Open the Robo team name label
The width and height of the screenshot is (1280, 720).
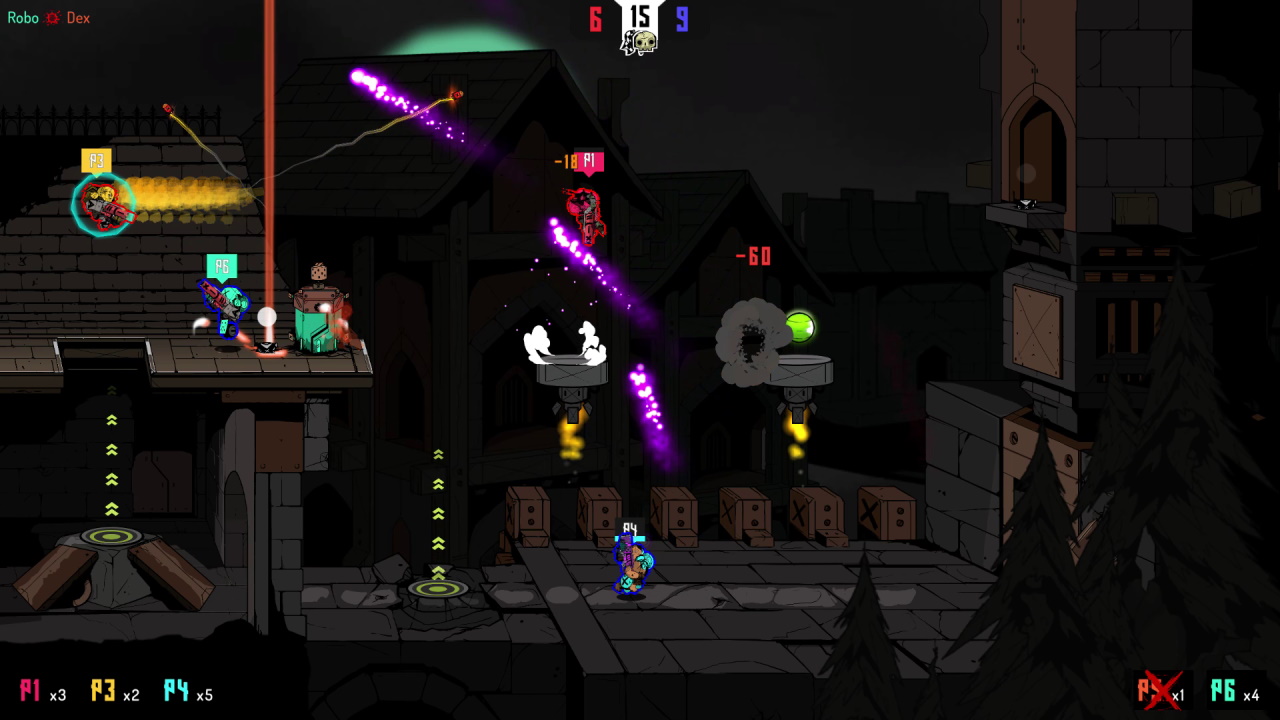click(22, 17)
